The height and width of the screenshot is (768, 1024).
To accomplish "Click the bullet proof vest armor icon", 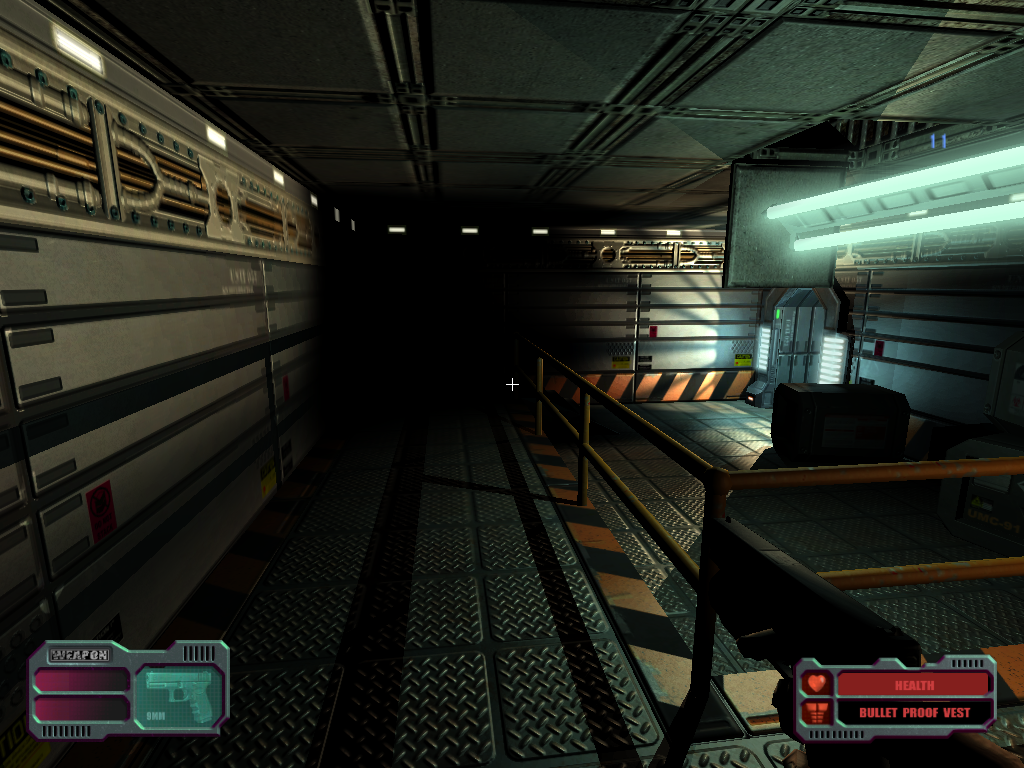I will pos(816,713).
